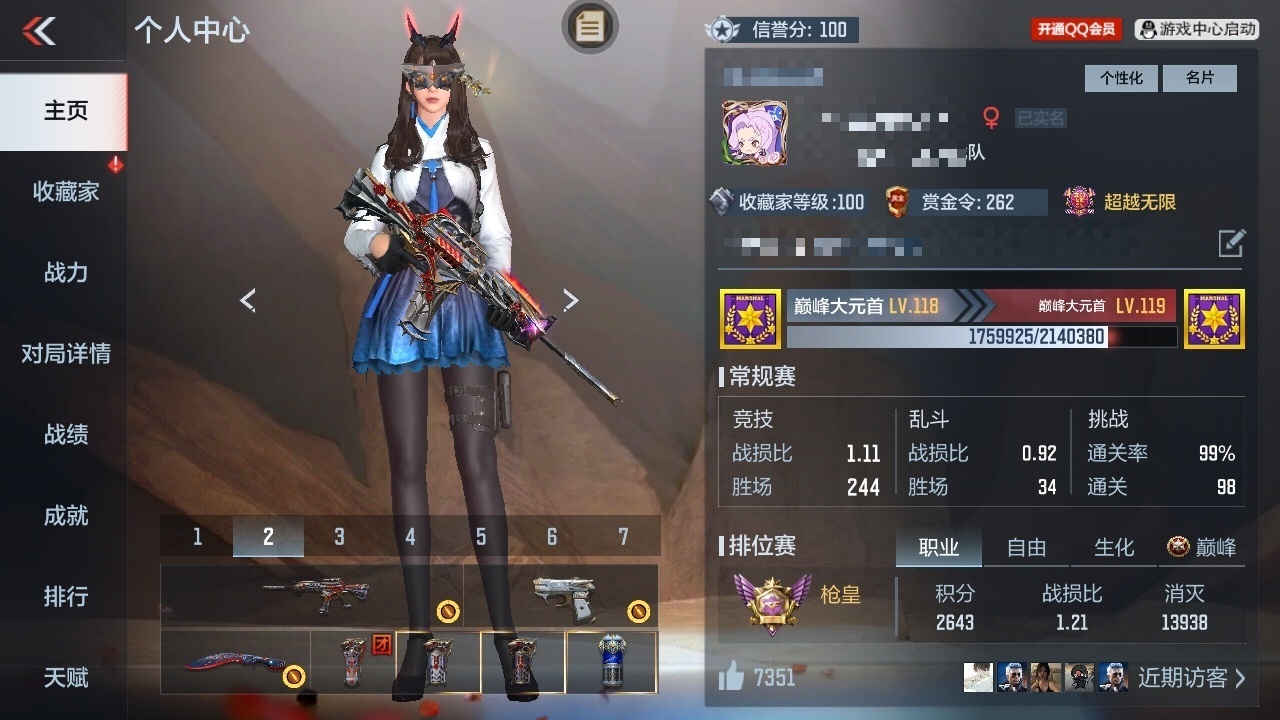This screenshot has height=720, width=1280.
Task: Open the 战力 combat power menu
Action: click(x=65, y=272)
